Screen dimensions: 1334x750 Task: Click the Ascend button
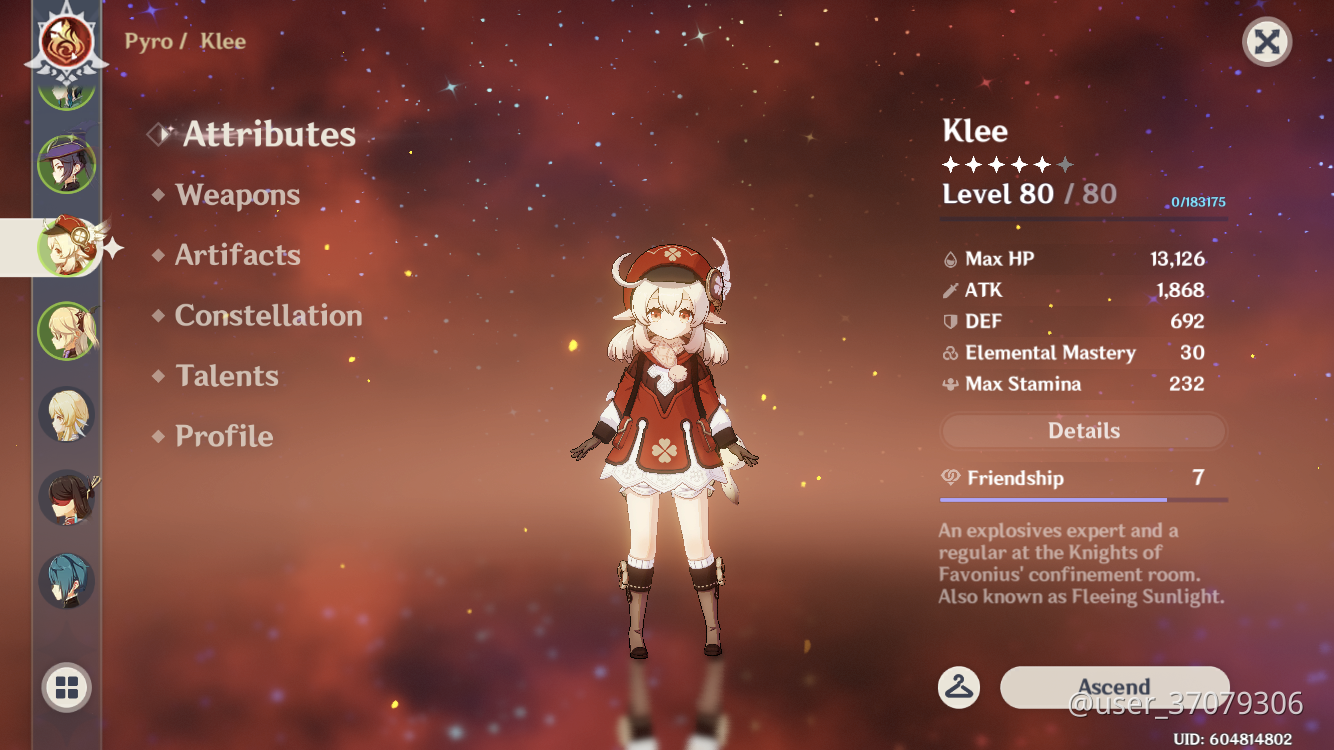pyautogui.click(x=1113, y=687)
